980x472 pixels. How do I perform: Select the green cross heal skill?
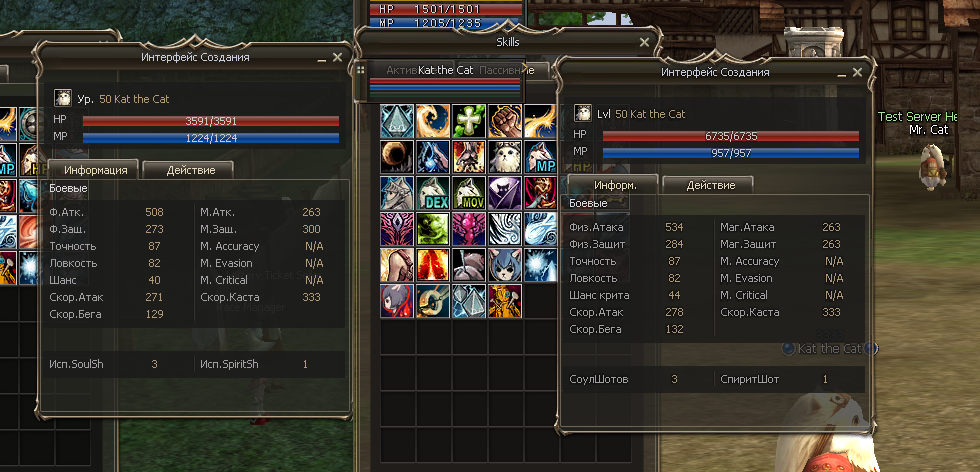(x=468, y=120)
